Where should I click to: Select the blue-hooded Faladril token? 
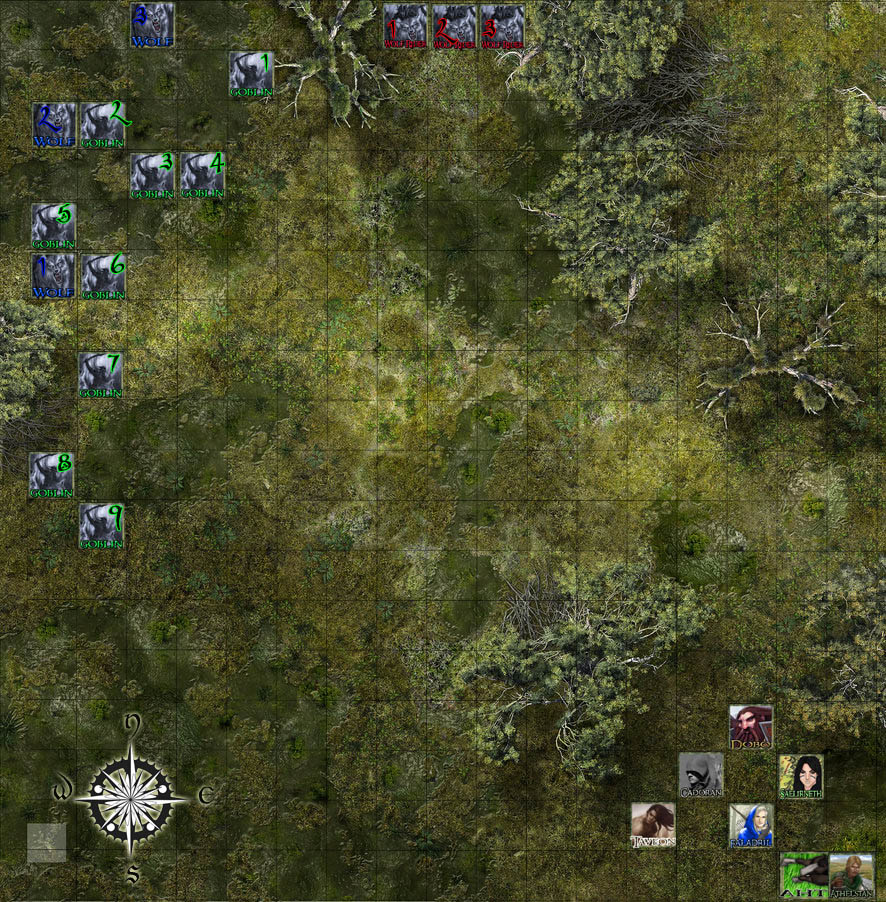click(750, 825)
